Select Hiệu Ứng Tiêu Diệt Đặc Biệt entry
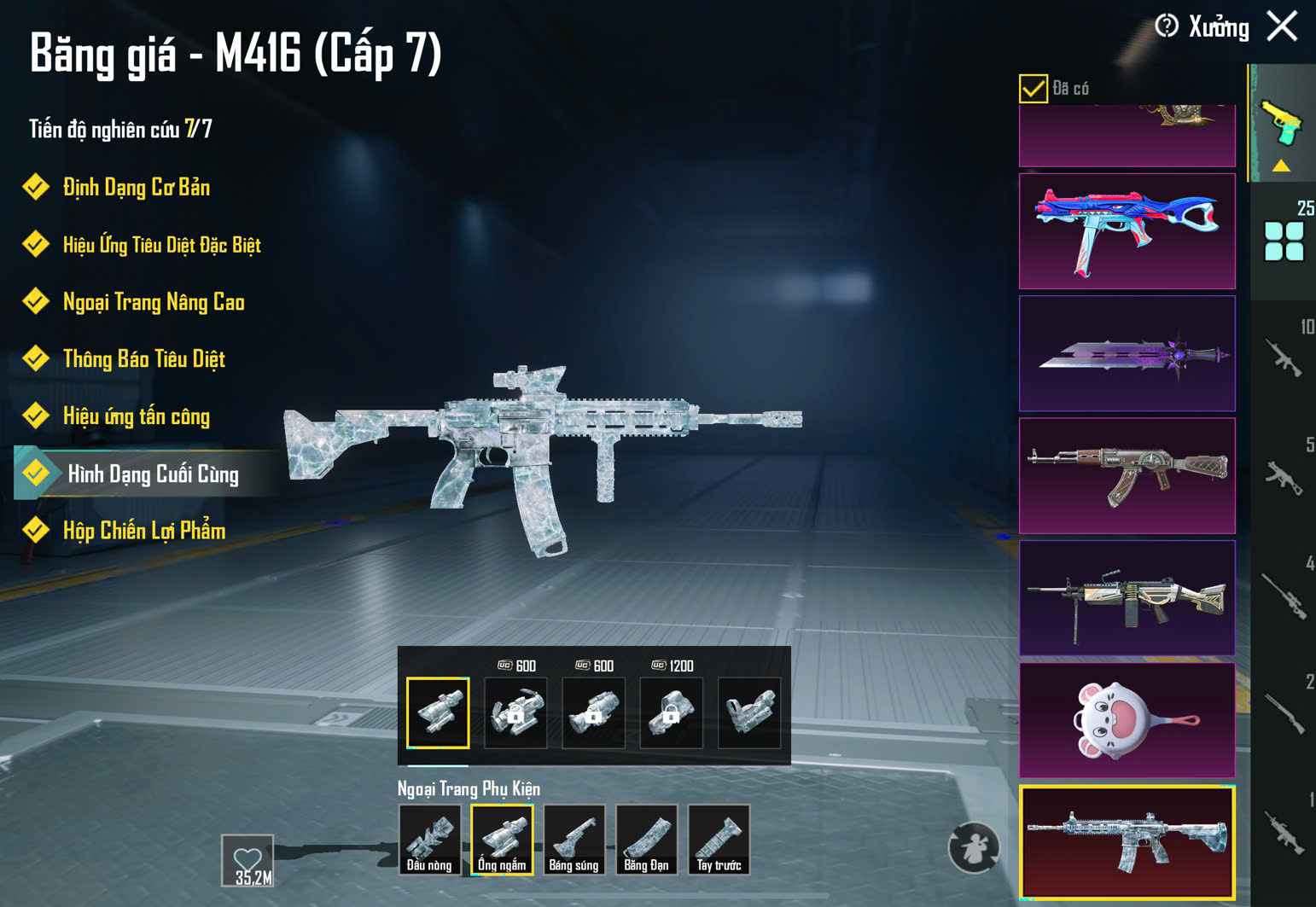Screen dimensions: 1316x907 coord(161,246)
